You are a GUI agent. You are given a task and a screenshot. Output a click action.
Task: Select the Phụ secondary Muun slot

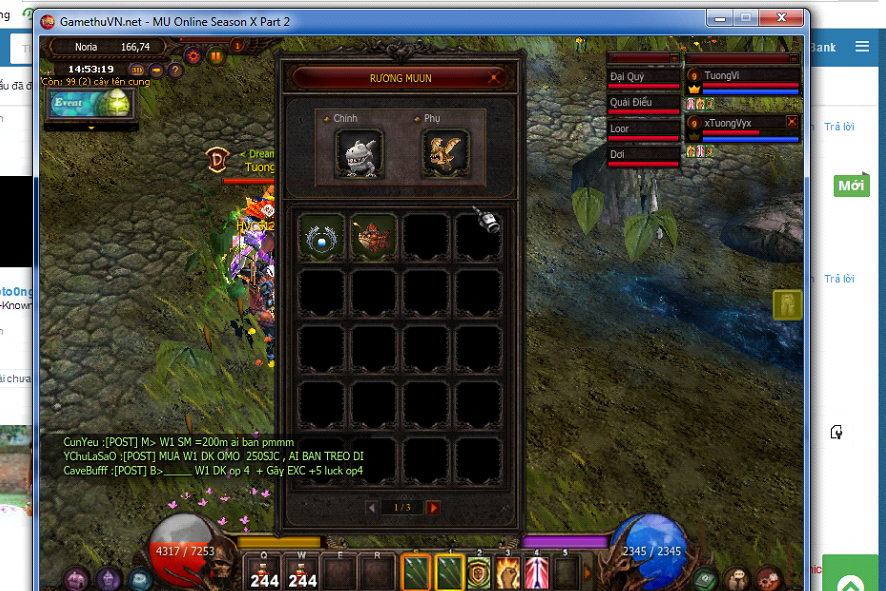click(x=445, y=153)
